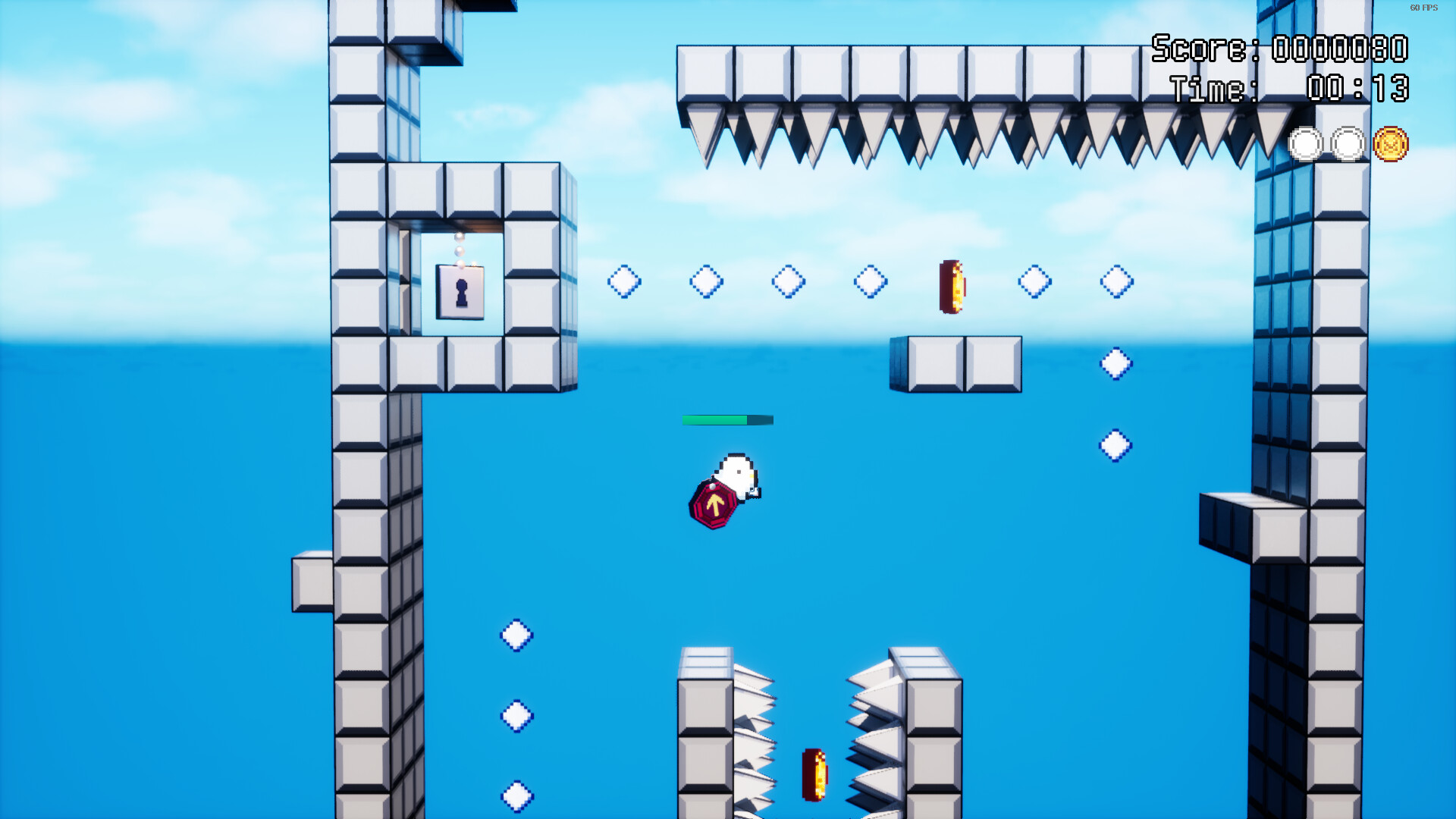The width and height of the screenshot is (1456, 819).
Task: Click the gold coin icon in the HUD
Action: pyautogui.click(x=1391, y=143)
